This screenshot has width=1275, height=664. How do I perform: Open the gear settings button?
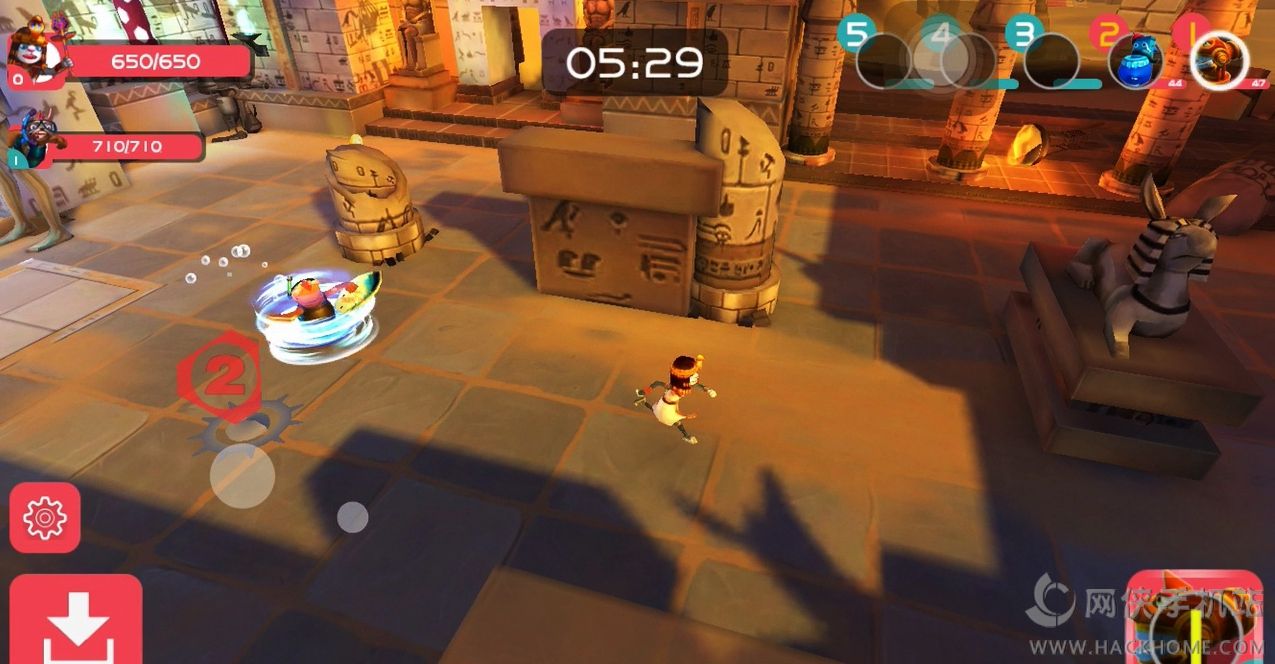[45, 517]
